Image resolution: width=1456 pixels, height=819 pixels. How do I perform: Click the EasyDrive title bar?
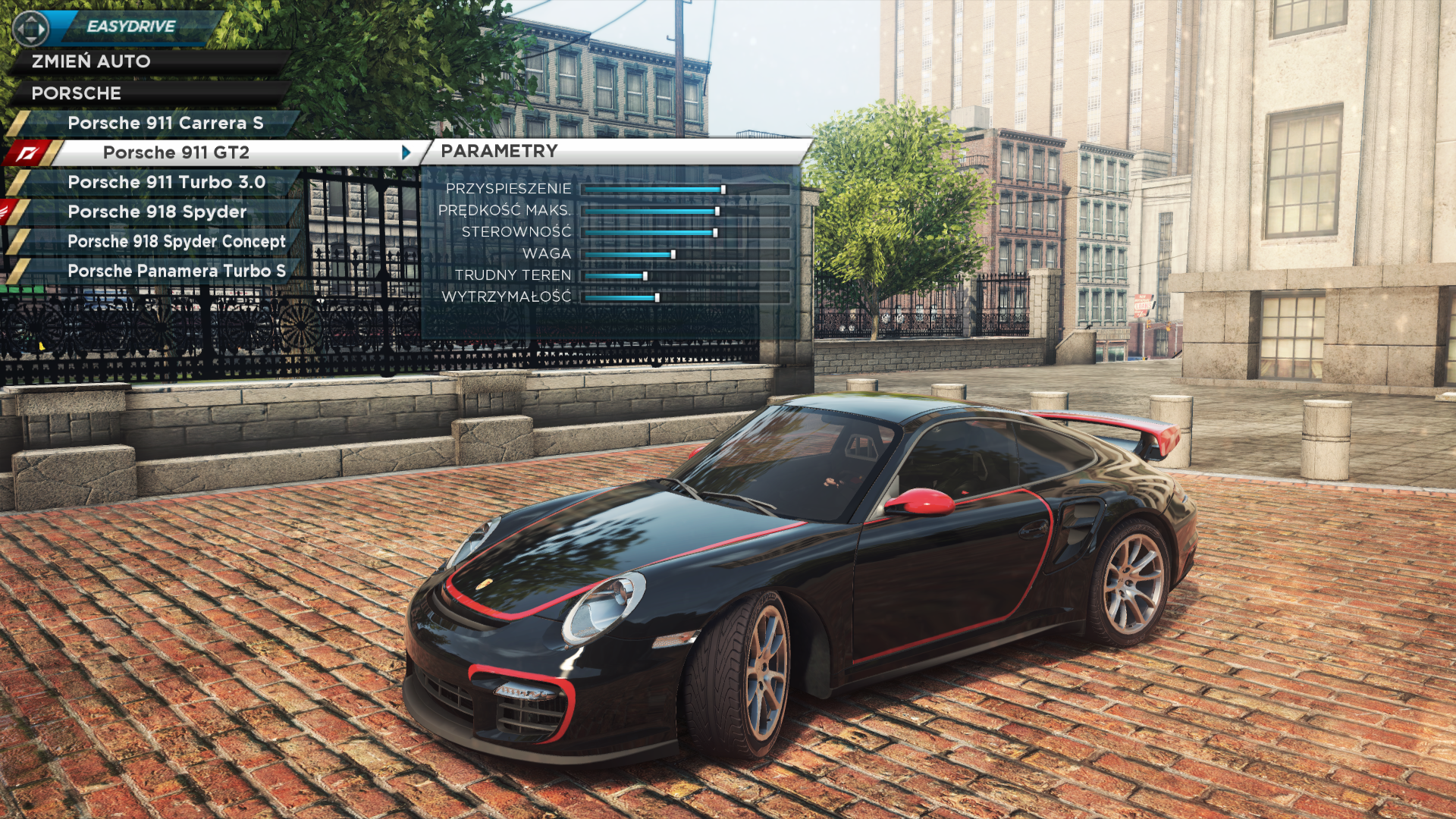pyautogui.click(x=131, y=27)
